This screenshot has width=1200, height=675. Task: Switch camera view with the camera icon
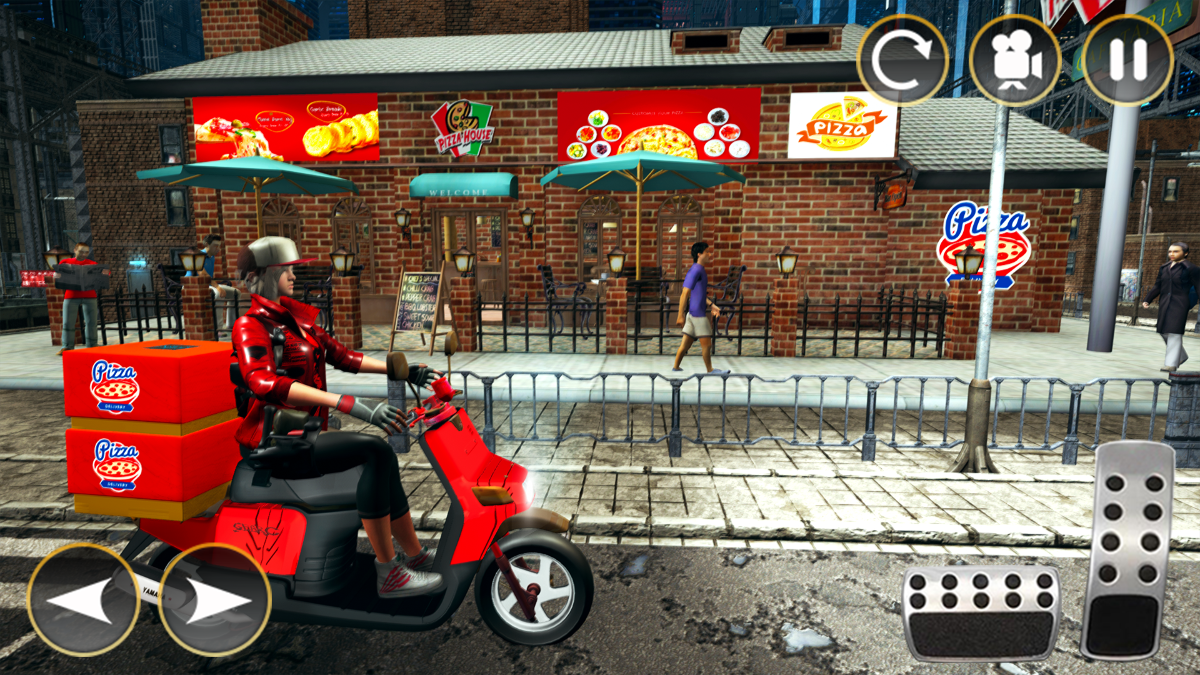(1015, 61)
